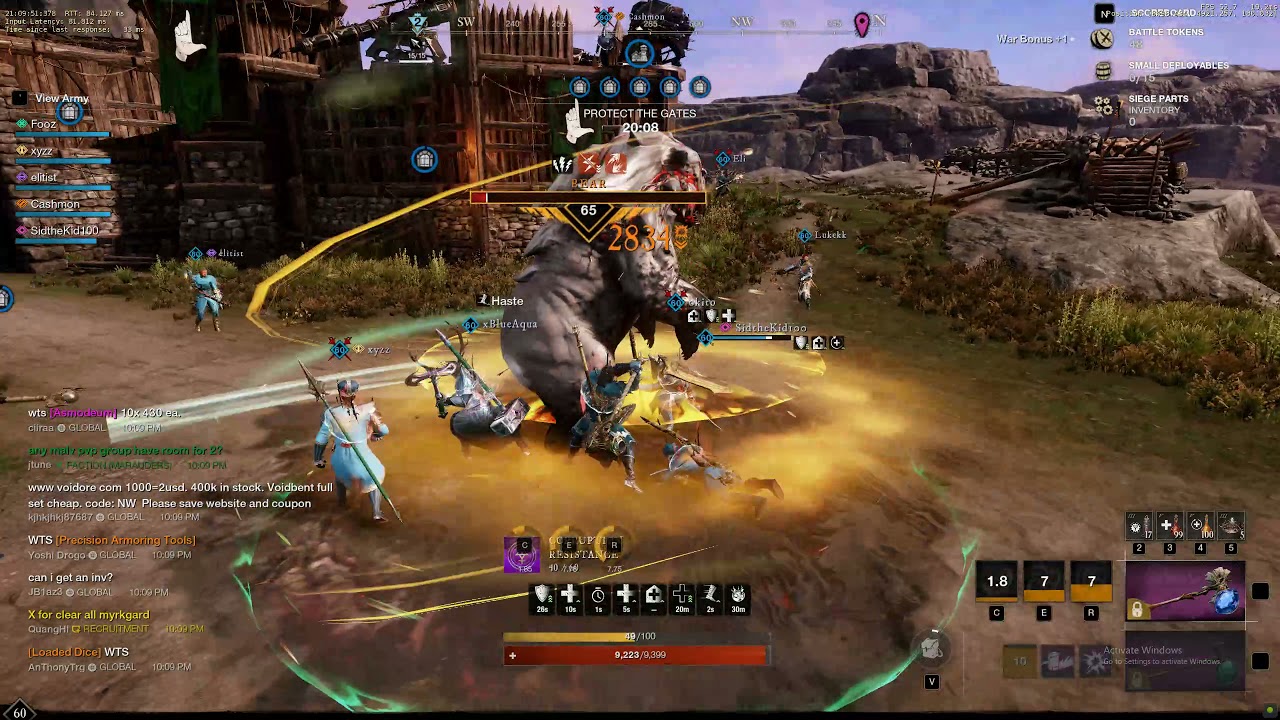Screen dimensions: 1280x720
Task: Use the food quickslot with count 5
Action: (x=1231, y=526)
